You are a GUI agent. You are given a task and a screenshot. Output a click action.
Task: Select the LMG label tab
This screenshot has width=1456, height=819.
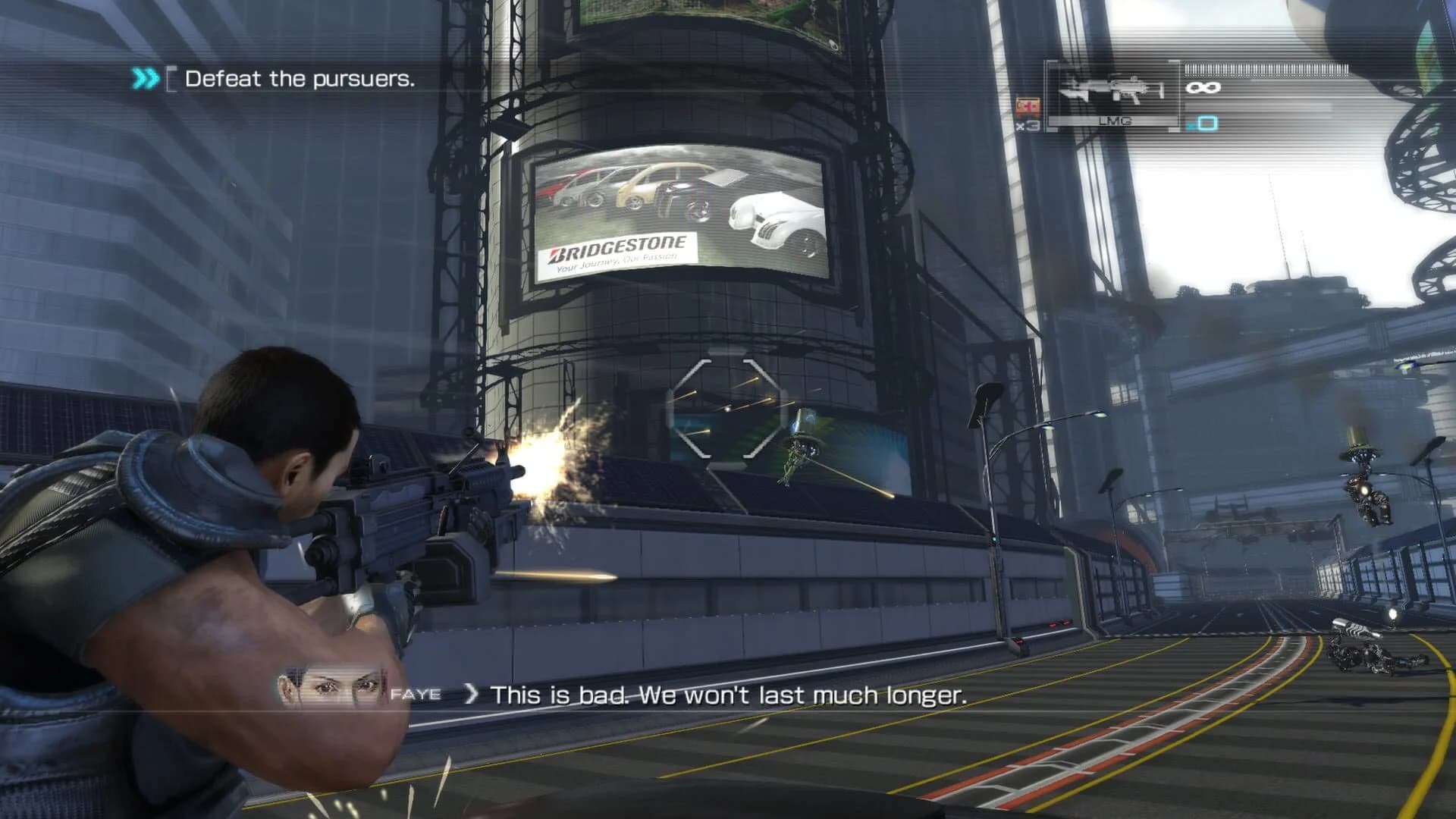pyautogui.click(x=1112, y=120)
